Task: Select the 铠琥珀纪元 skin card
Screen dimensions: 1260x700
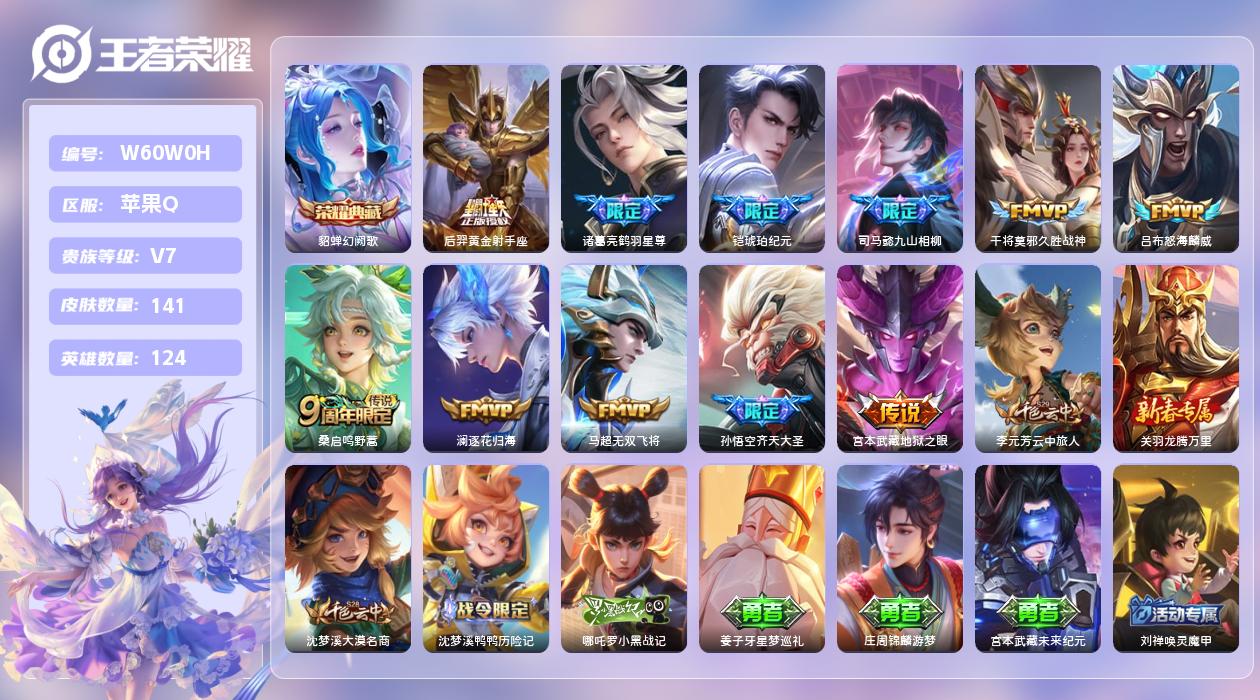Action: 762,158
